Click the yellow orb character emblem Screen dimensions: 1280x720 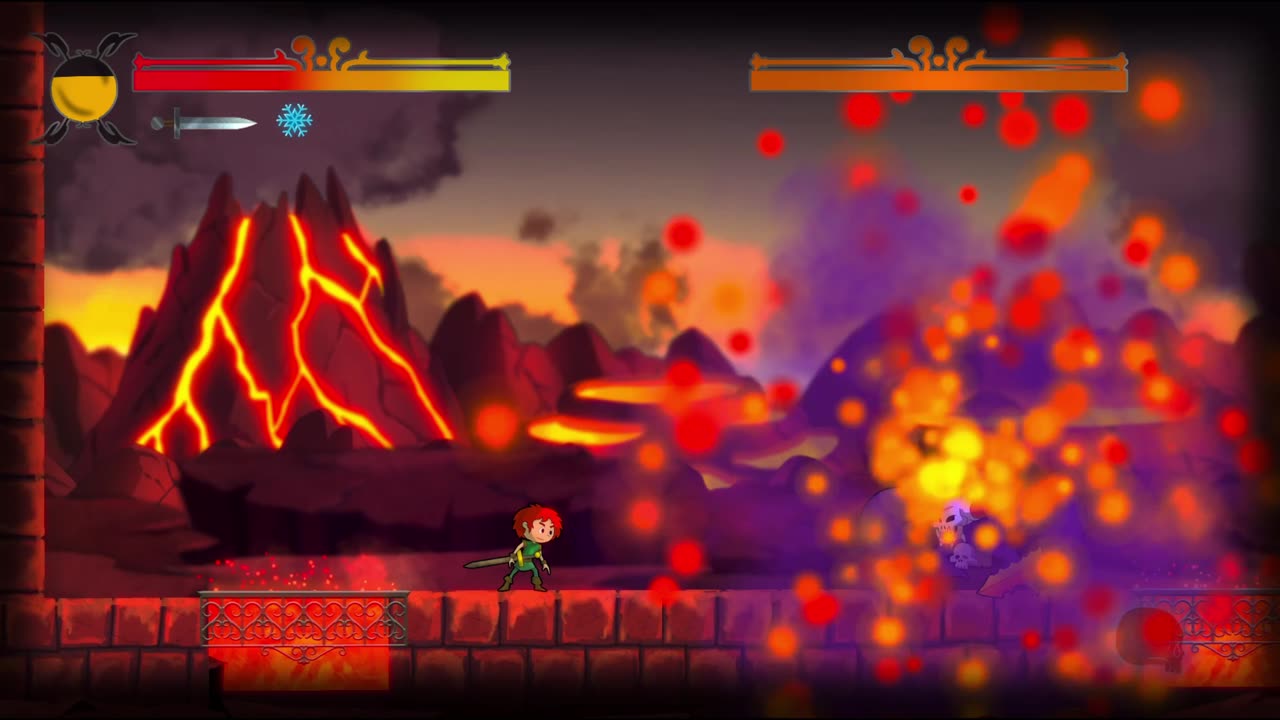pyautogui.click(x=84, y=90)
